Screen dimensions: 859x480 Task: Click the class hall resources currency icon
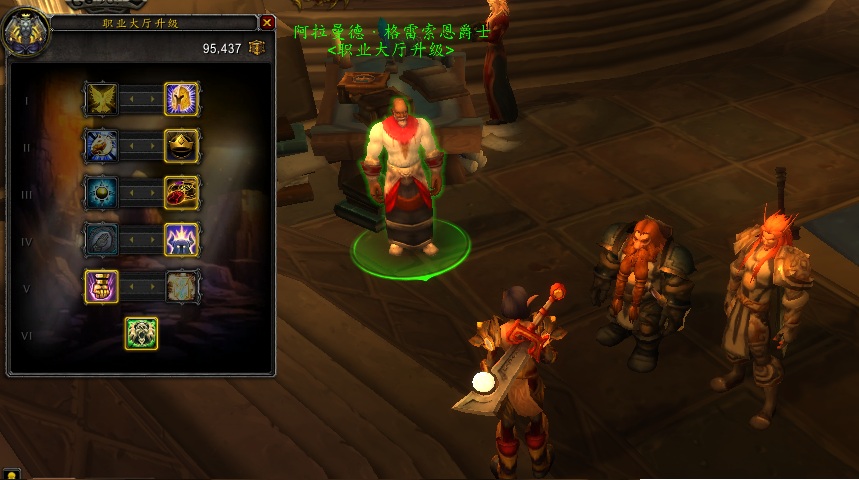[x=257, y=48]
